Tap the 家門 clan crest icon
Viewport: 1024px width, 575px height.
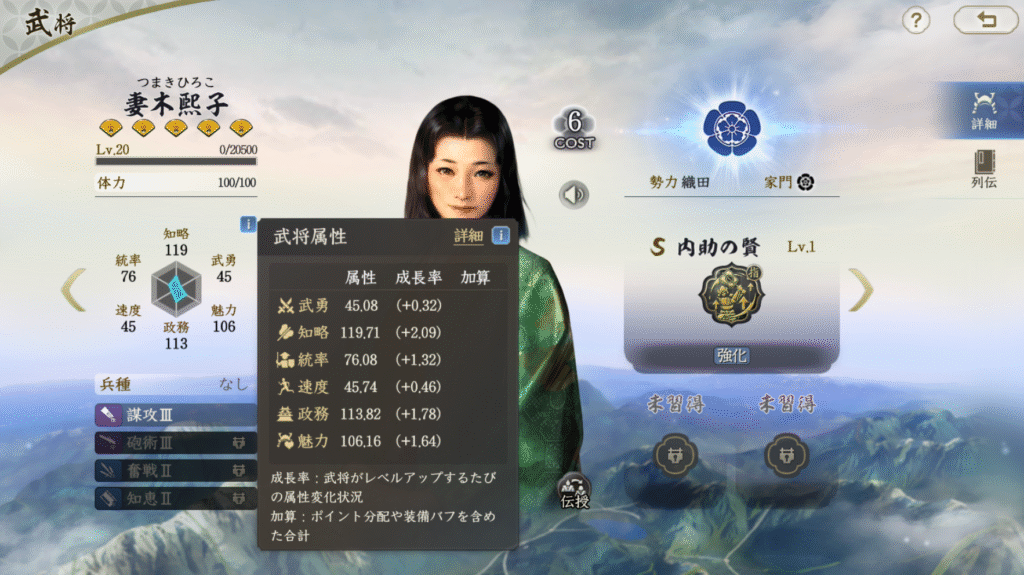[x=805, y=182]
